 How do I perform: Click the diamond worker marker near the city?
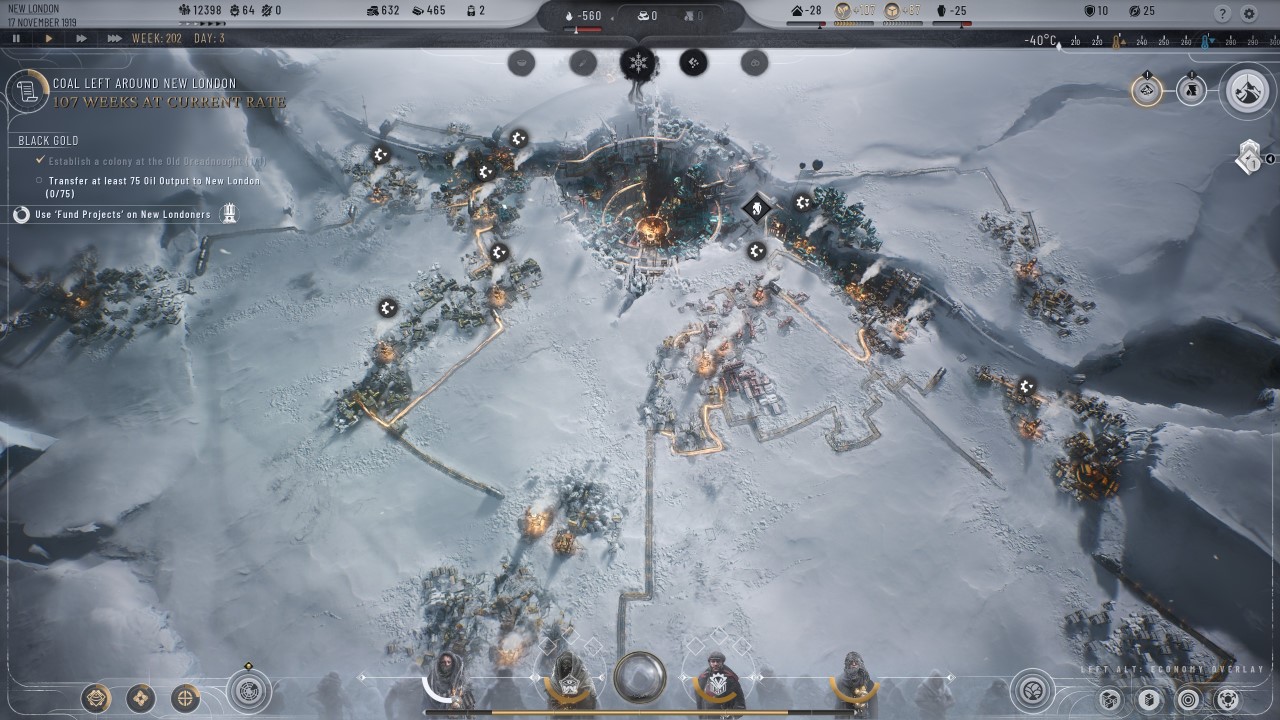(x=757, y=209)
